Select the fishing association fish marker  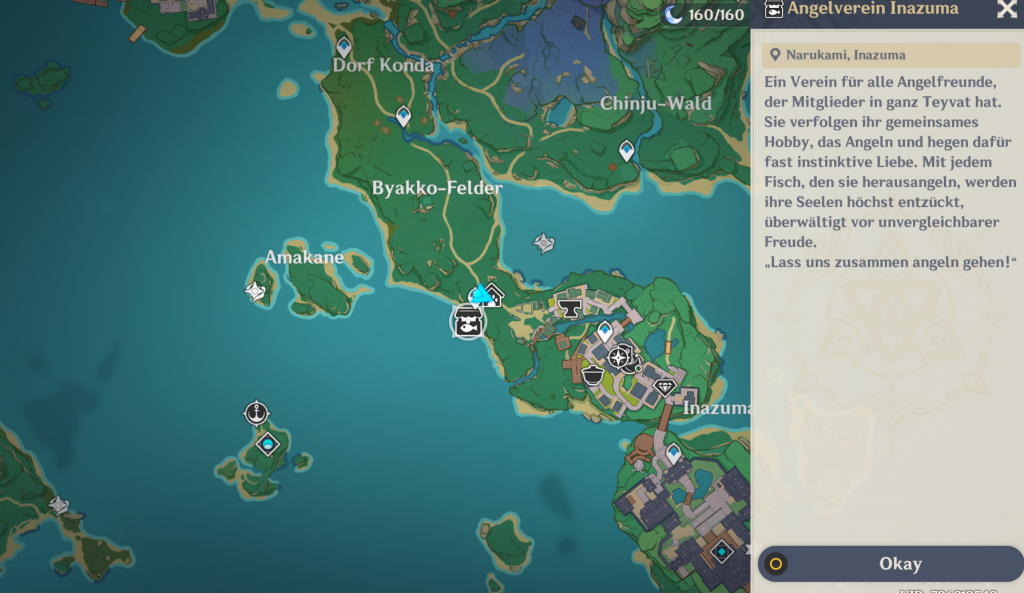(x=467, y=322)
